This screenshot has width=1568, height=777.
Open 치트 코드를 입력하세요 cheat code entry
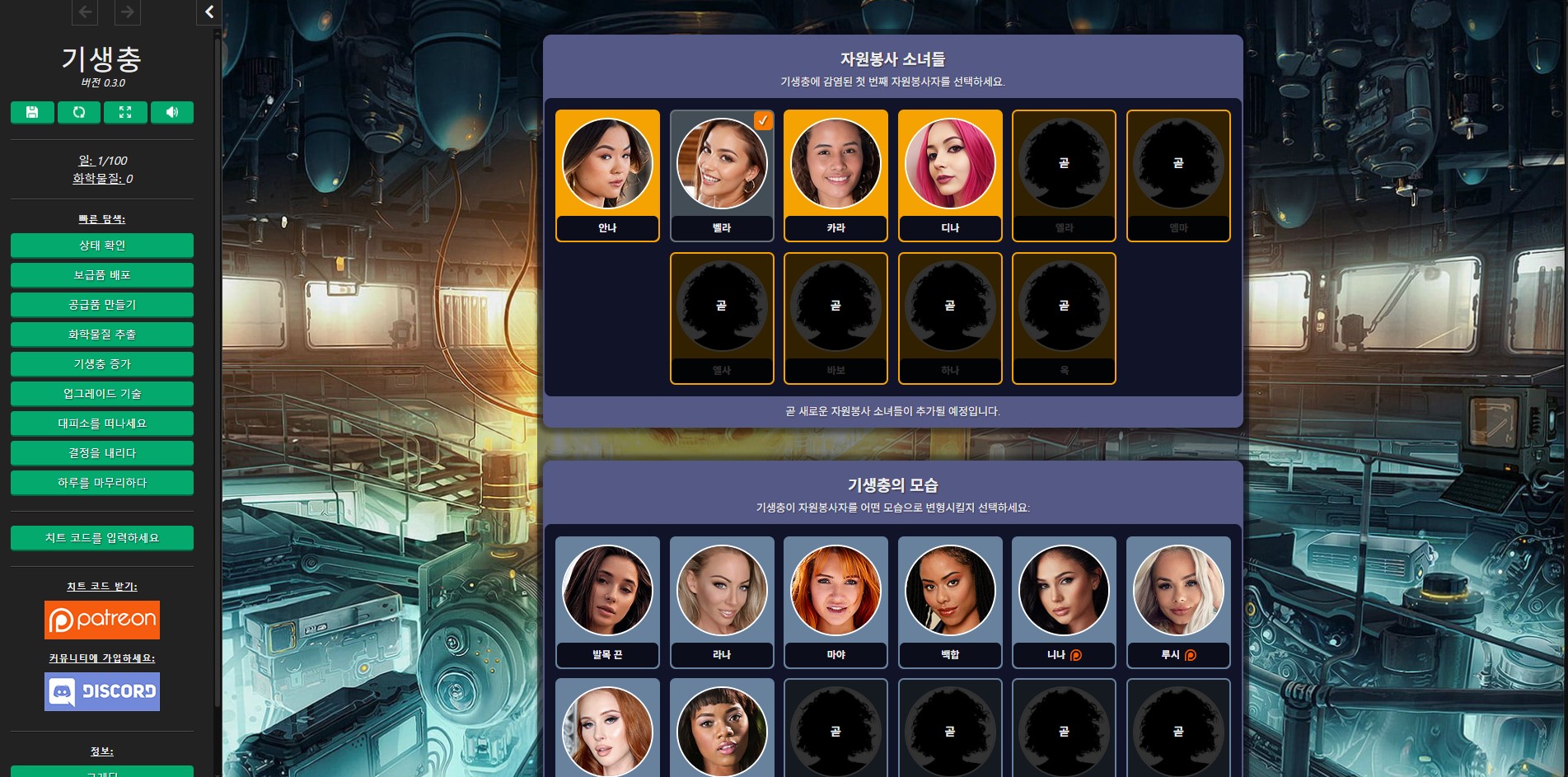(102, 538)
